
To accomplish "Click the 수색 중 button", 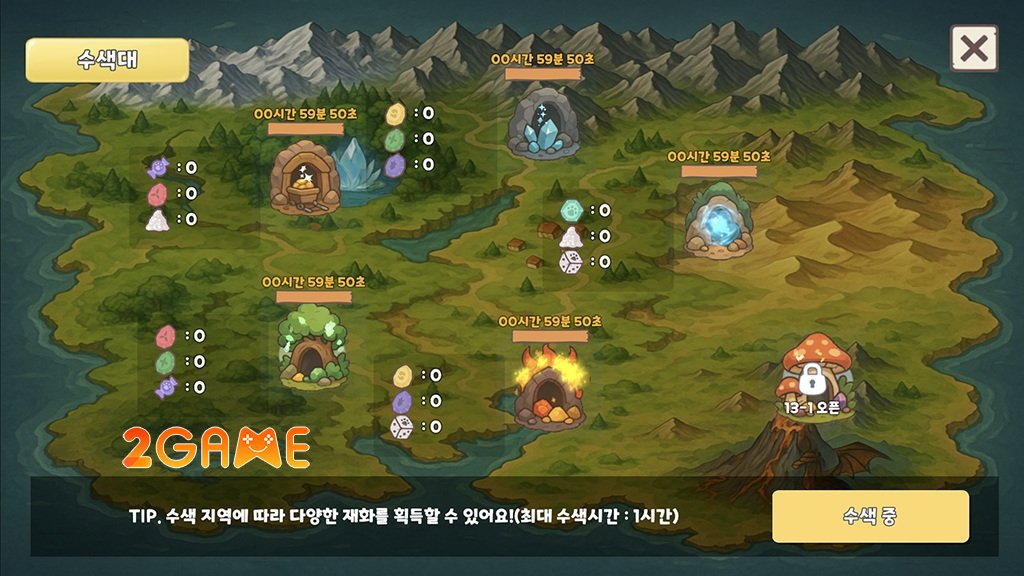I will pos(870,516).
